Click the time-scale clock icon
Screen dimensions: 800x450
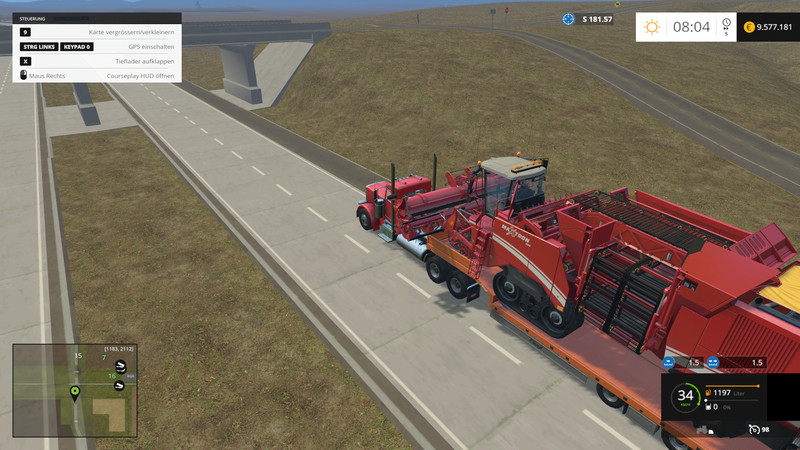coord(726,25)
